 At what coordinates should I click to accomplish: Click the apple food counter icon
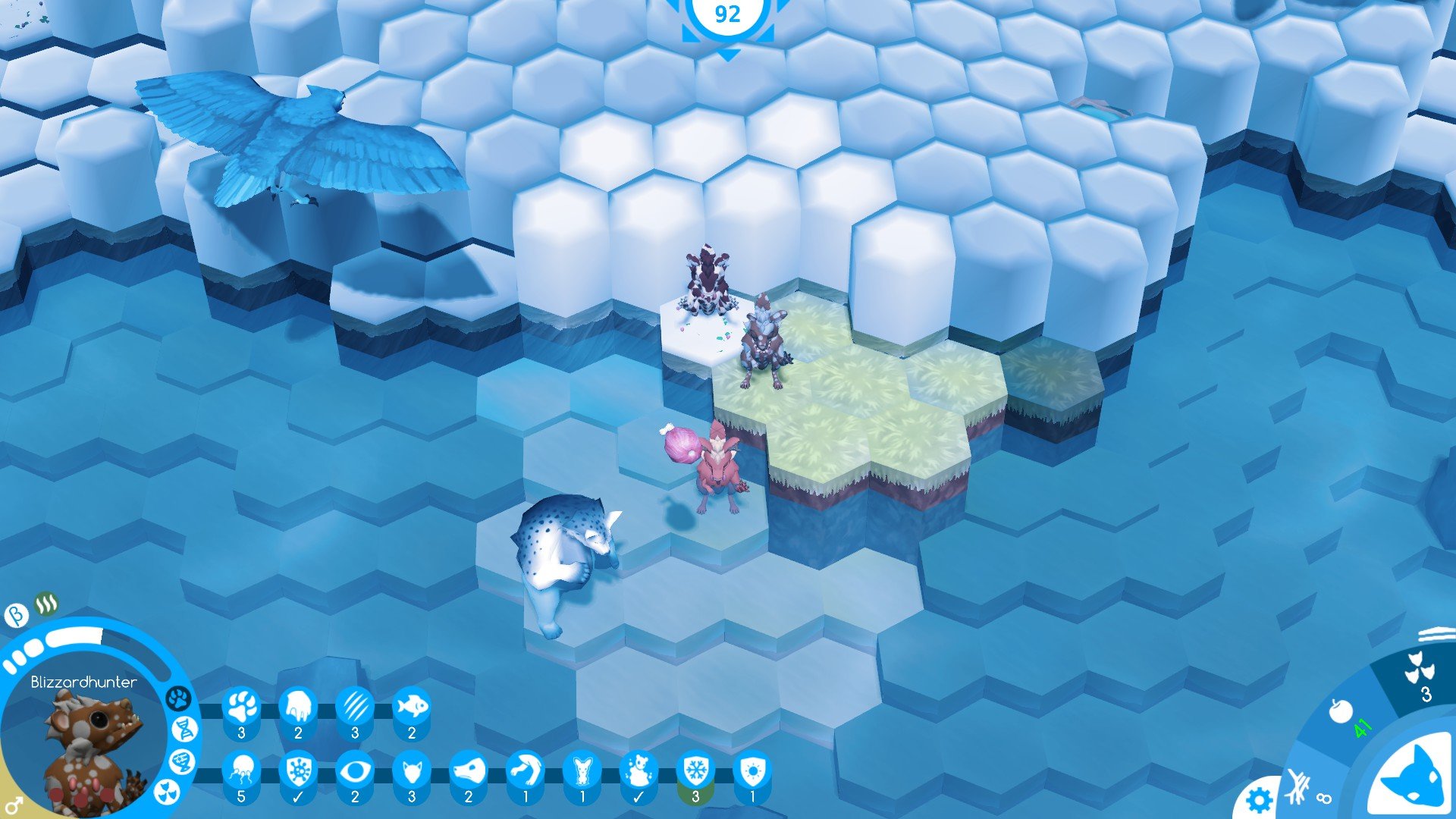(x=1341, y=711)
